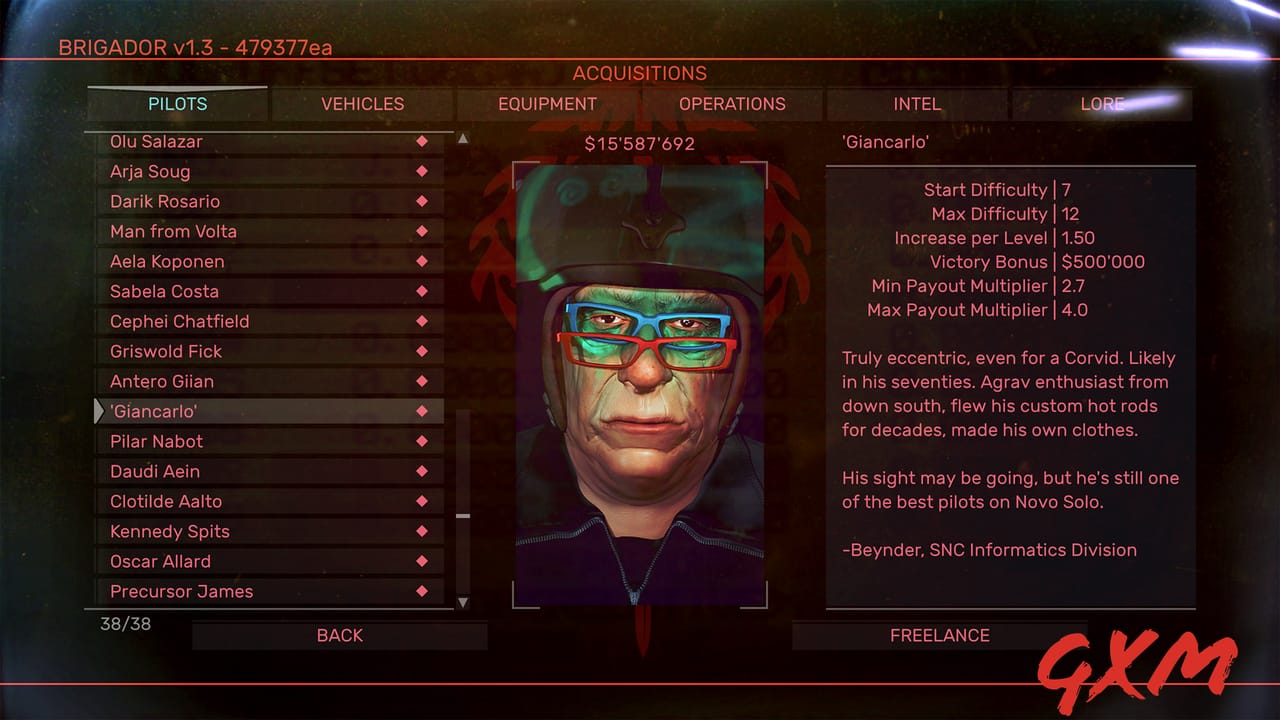Select the INTEL tab
1280x720 pixels.
pyautogui.click(x=916, y=104)
